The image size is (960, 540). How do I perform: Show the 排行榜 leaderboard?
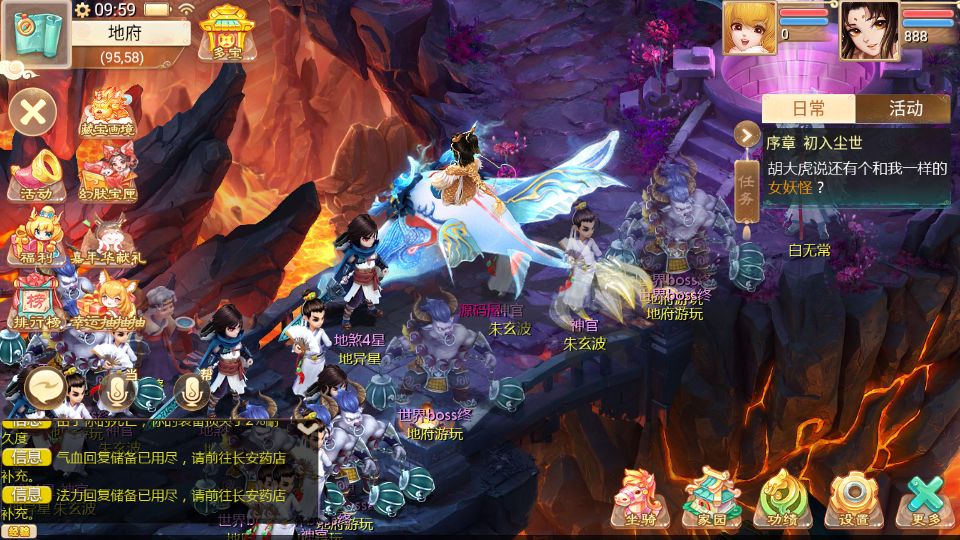[x=36, y=300]
